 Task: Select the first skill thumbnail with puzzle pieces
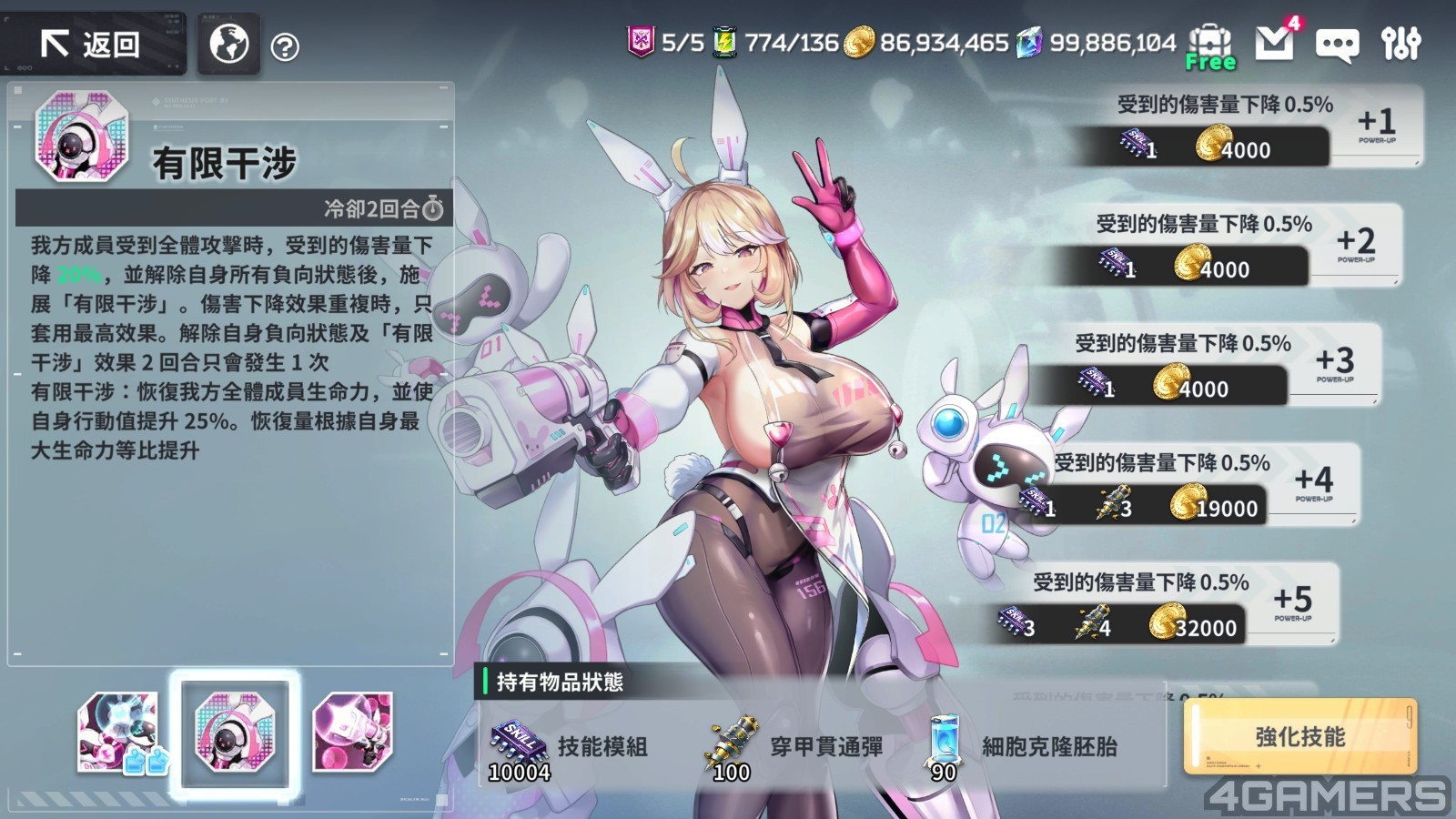(121, 733)
